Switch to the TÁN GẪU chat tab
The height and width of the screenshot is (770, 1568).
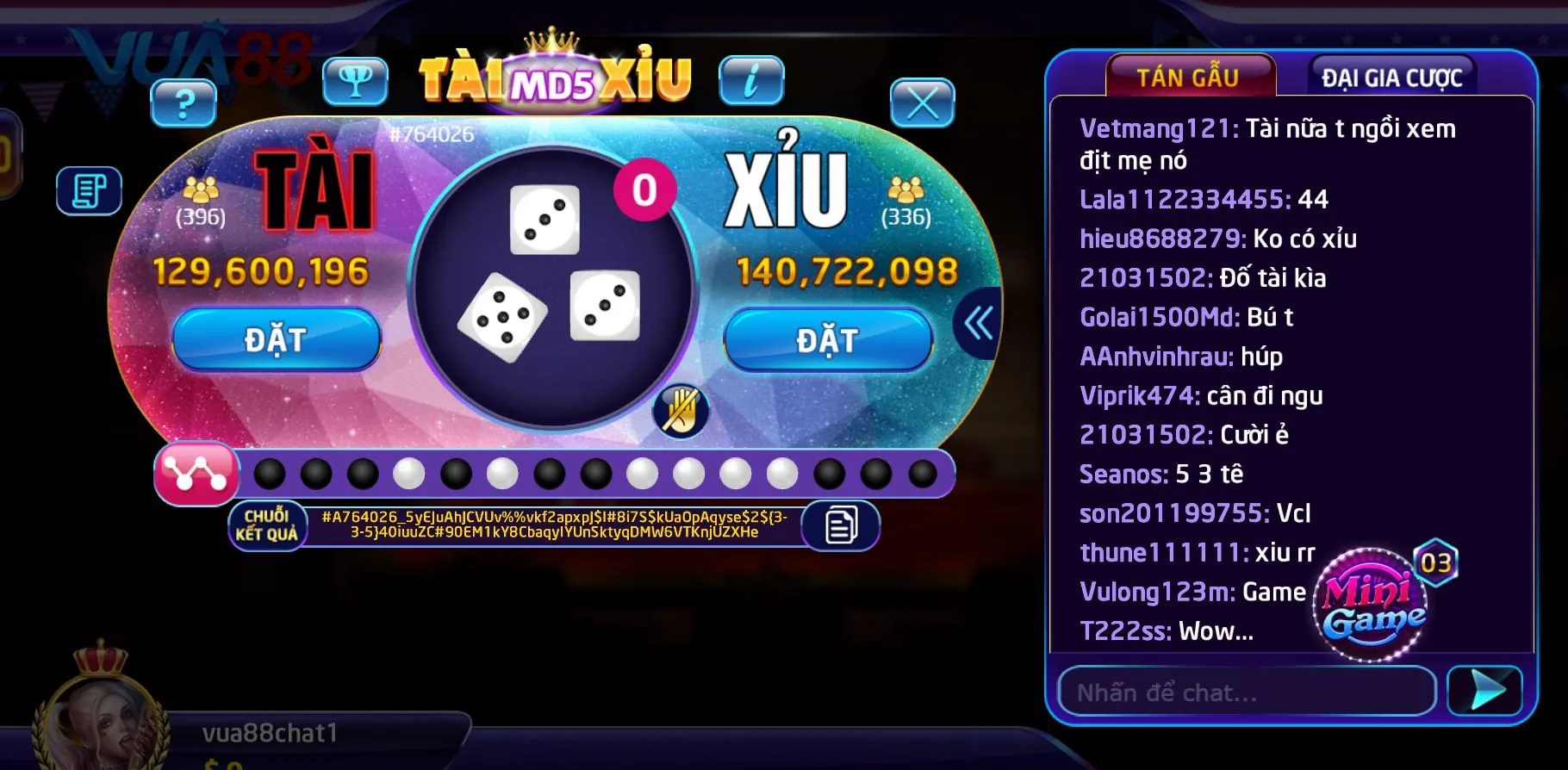1189,76
